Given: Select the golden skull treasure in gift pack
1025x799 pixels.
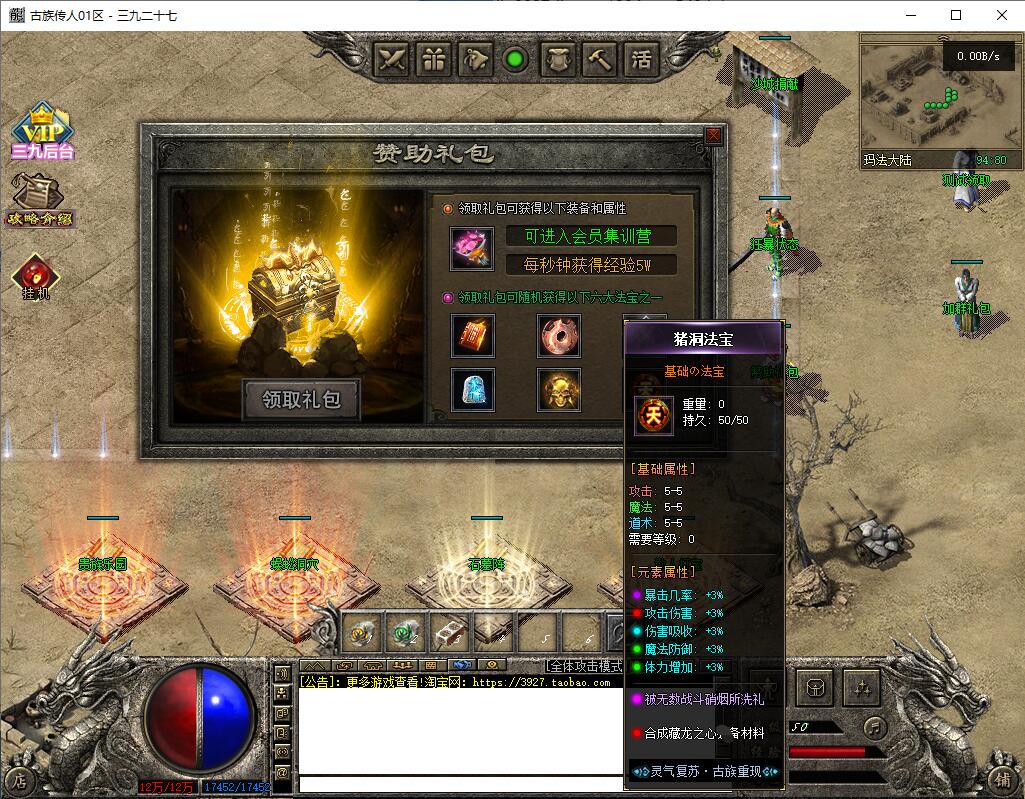Looking at the screenshot, I should pyautogui.click(x=558, y=390).
